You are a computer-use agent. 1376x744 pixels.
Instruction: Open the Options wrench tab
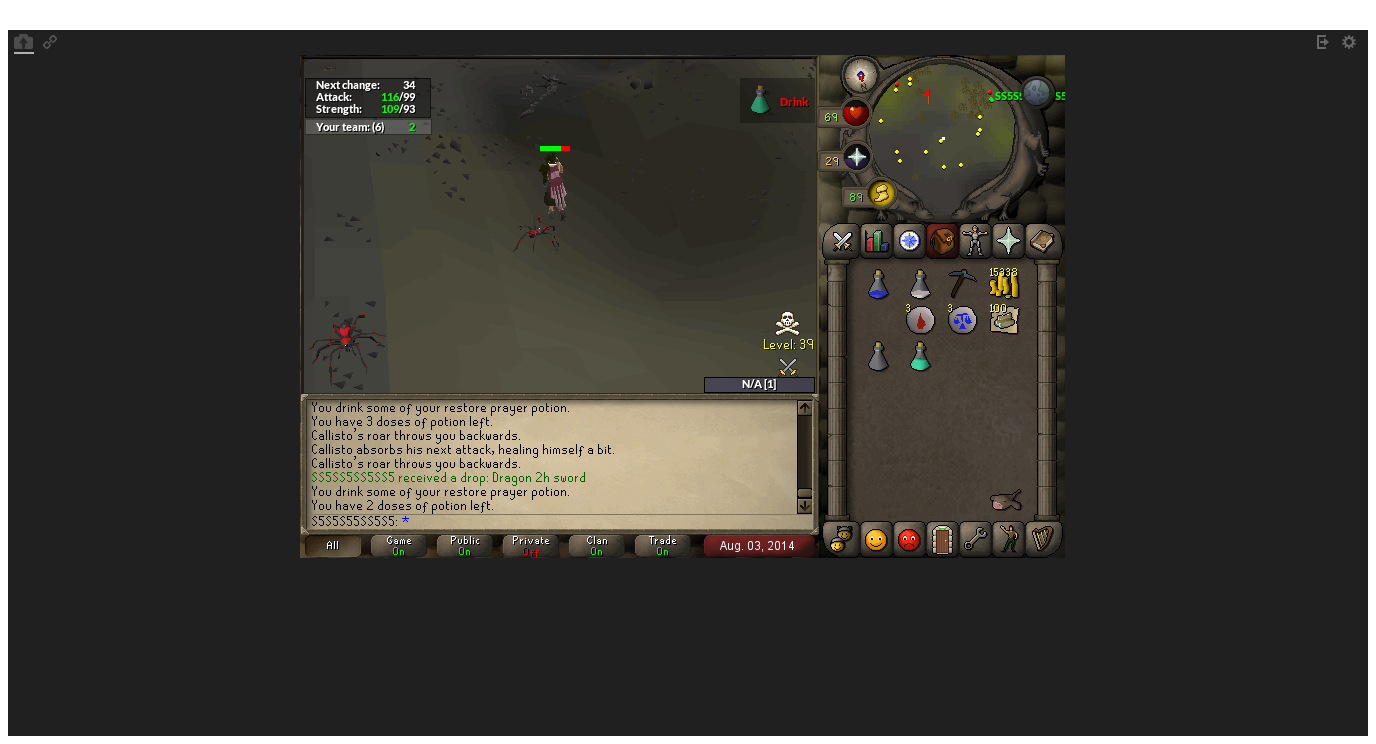[x=975, y=540]
